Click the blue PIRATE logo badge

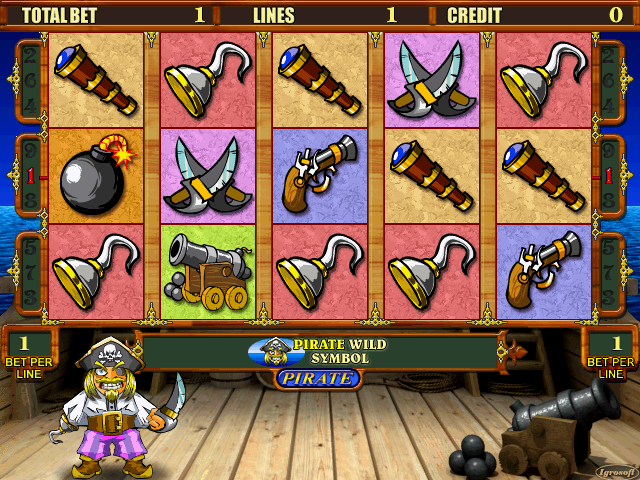coord(317,378)
